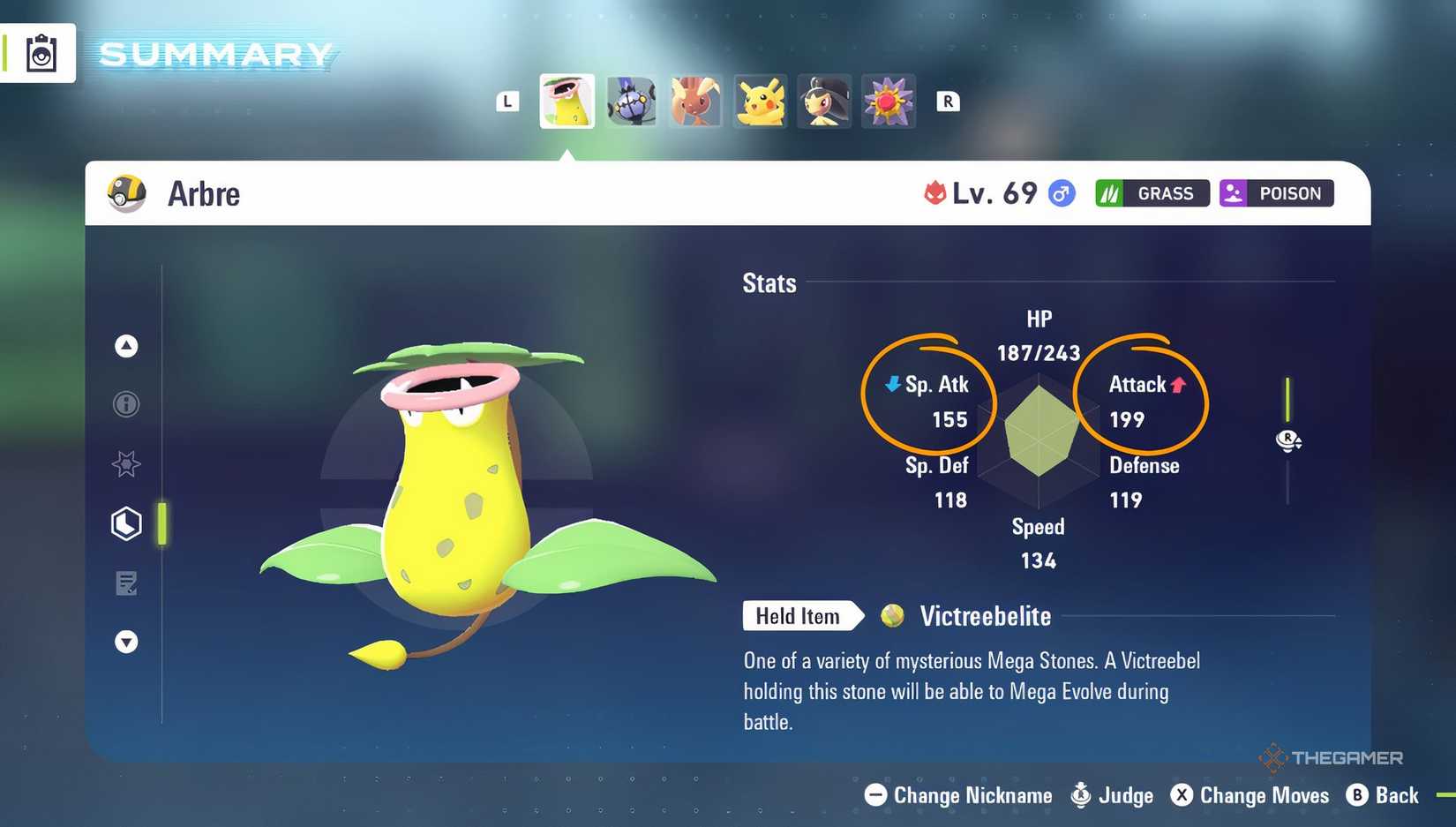
Task: Select the highlighted stats page icon
Action: [126, 523]
